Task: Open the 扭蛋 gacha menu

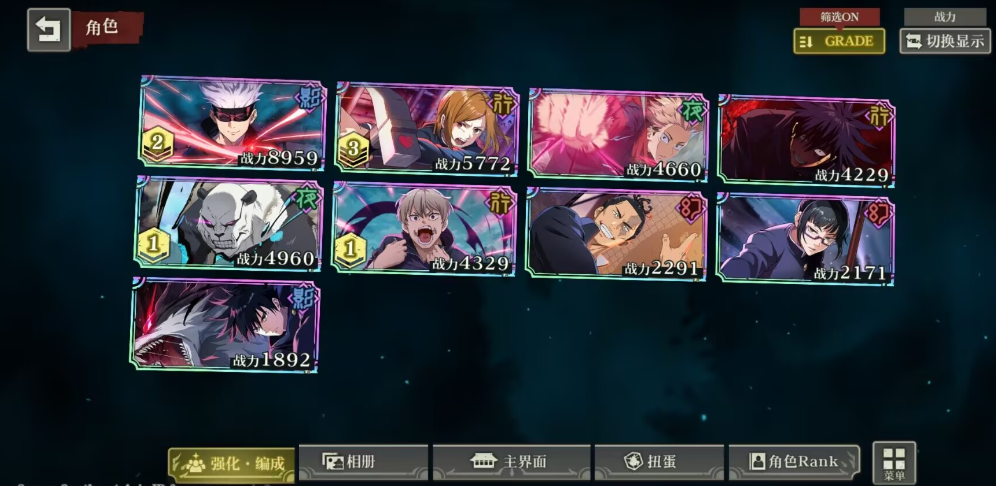Action: (659, 462)
